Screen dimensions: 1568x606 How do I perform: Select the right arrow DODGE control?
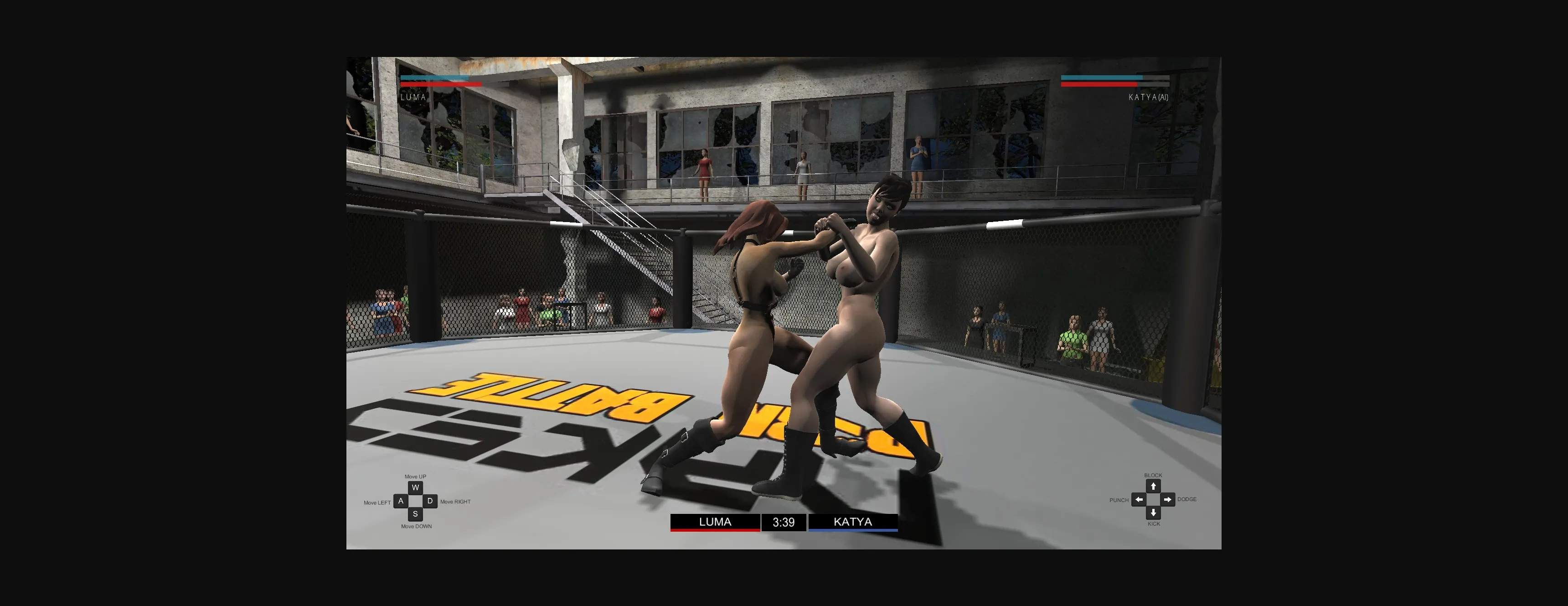(x=1167, y=499)
